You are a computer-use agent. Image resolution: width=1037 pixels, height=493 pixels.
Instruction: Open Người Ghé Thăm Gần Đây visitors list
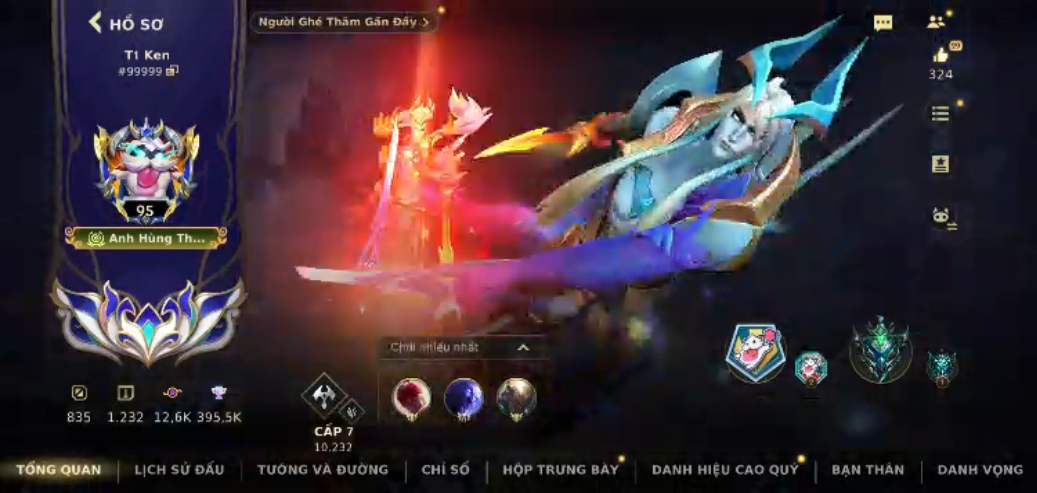[x=344, y=22]
